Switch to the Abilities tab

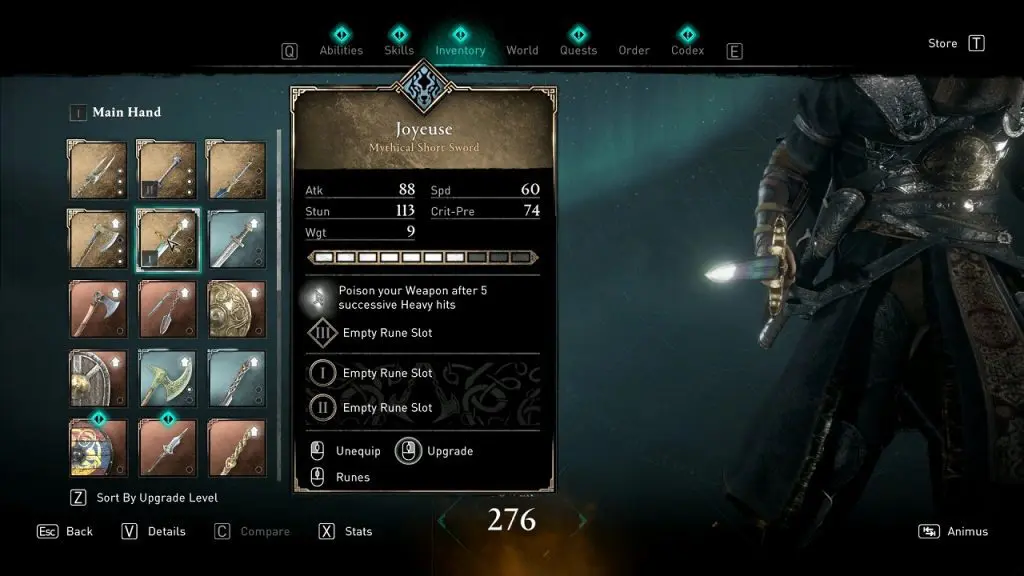[340, 50]
